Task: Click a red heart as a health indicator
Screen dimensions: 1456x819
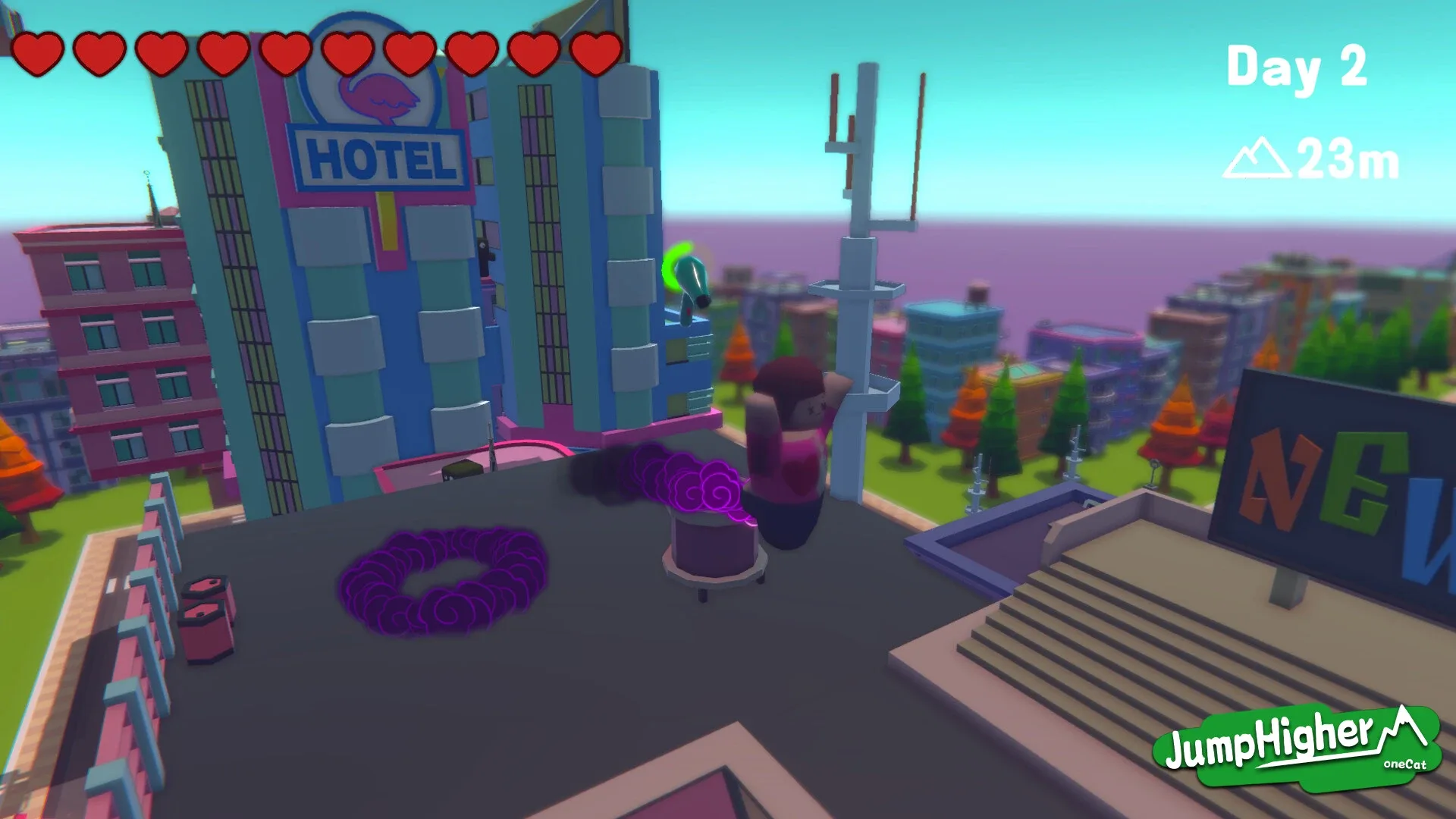Action: [x=159, y=52]
